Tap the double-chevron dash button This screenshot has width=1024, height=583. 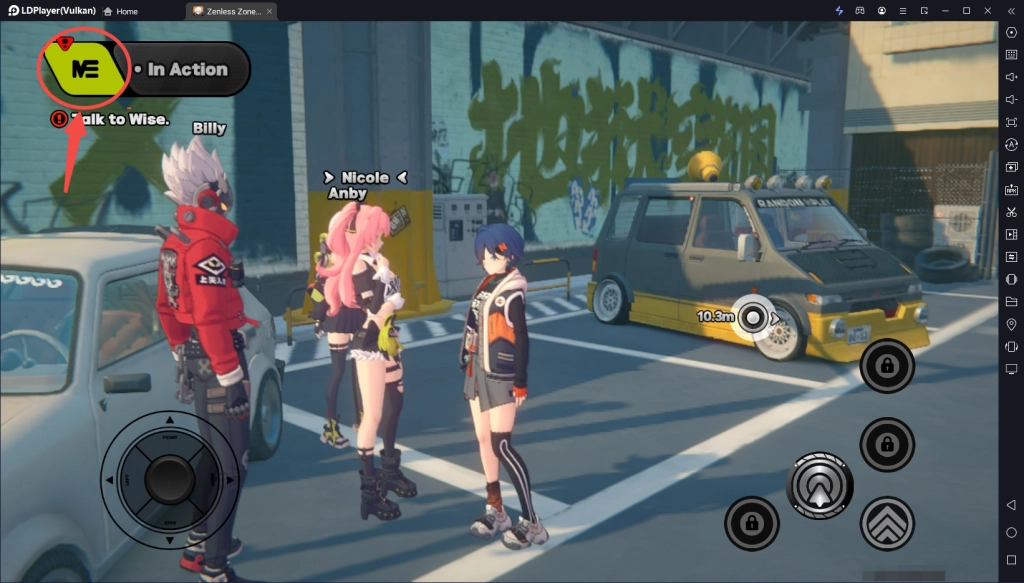(887, 523)
